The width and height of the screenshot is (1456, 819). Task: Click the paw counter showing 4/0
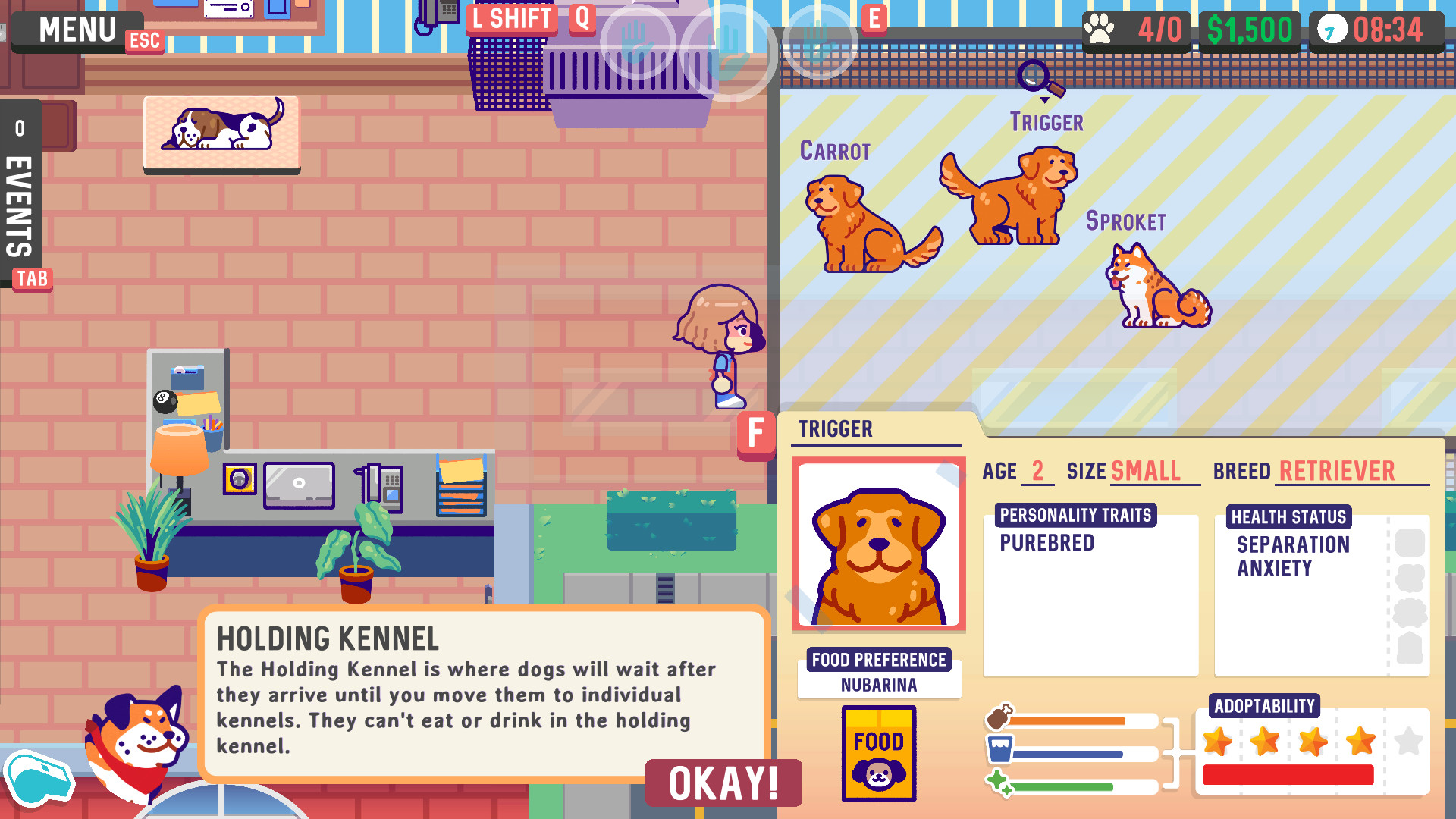1136,29
